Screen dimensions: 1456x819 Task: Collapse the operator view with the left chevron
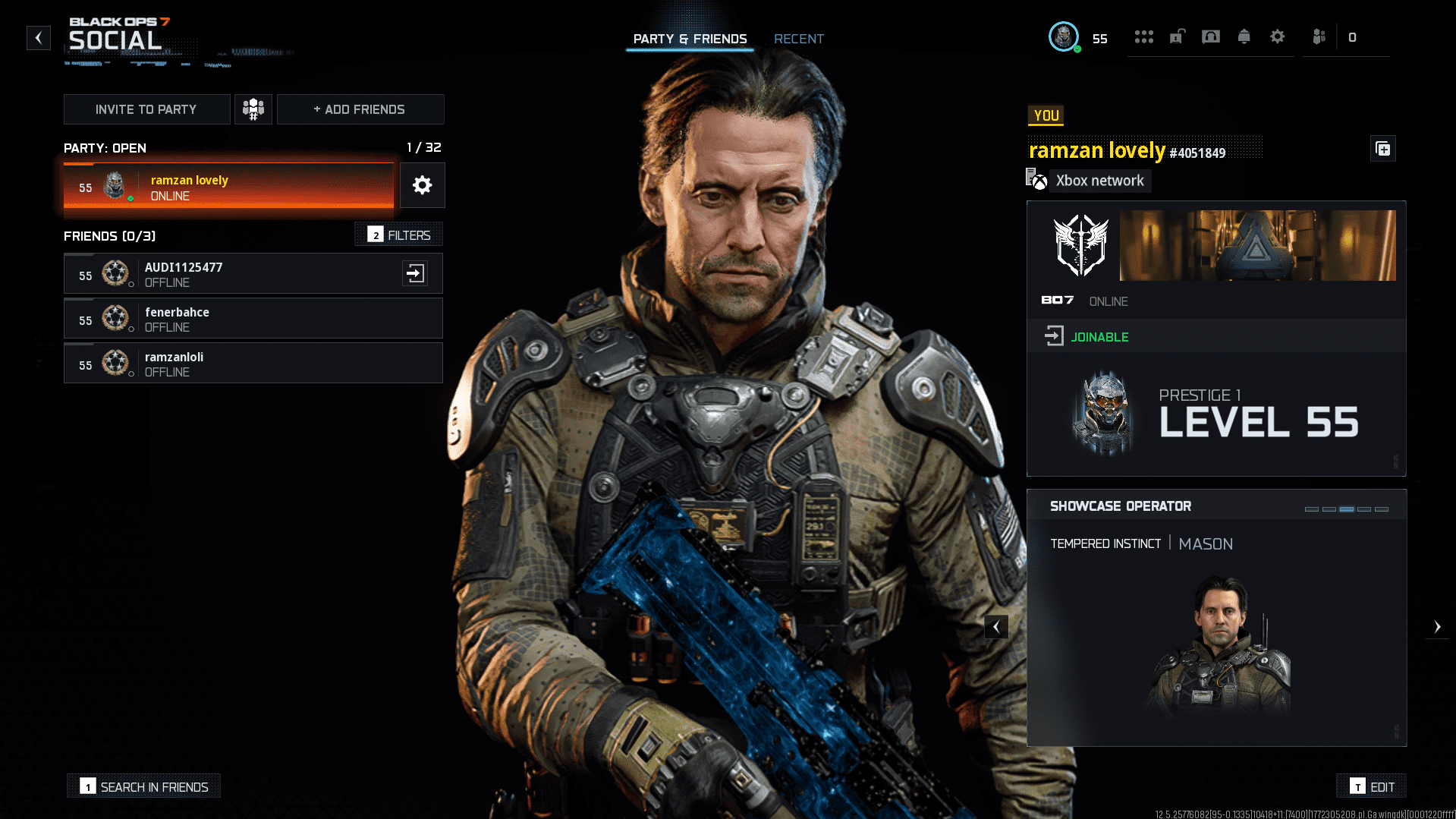pyautogui.click(x=996, y=626)
